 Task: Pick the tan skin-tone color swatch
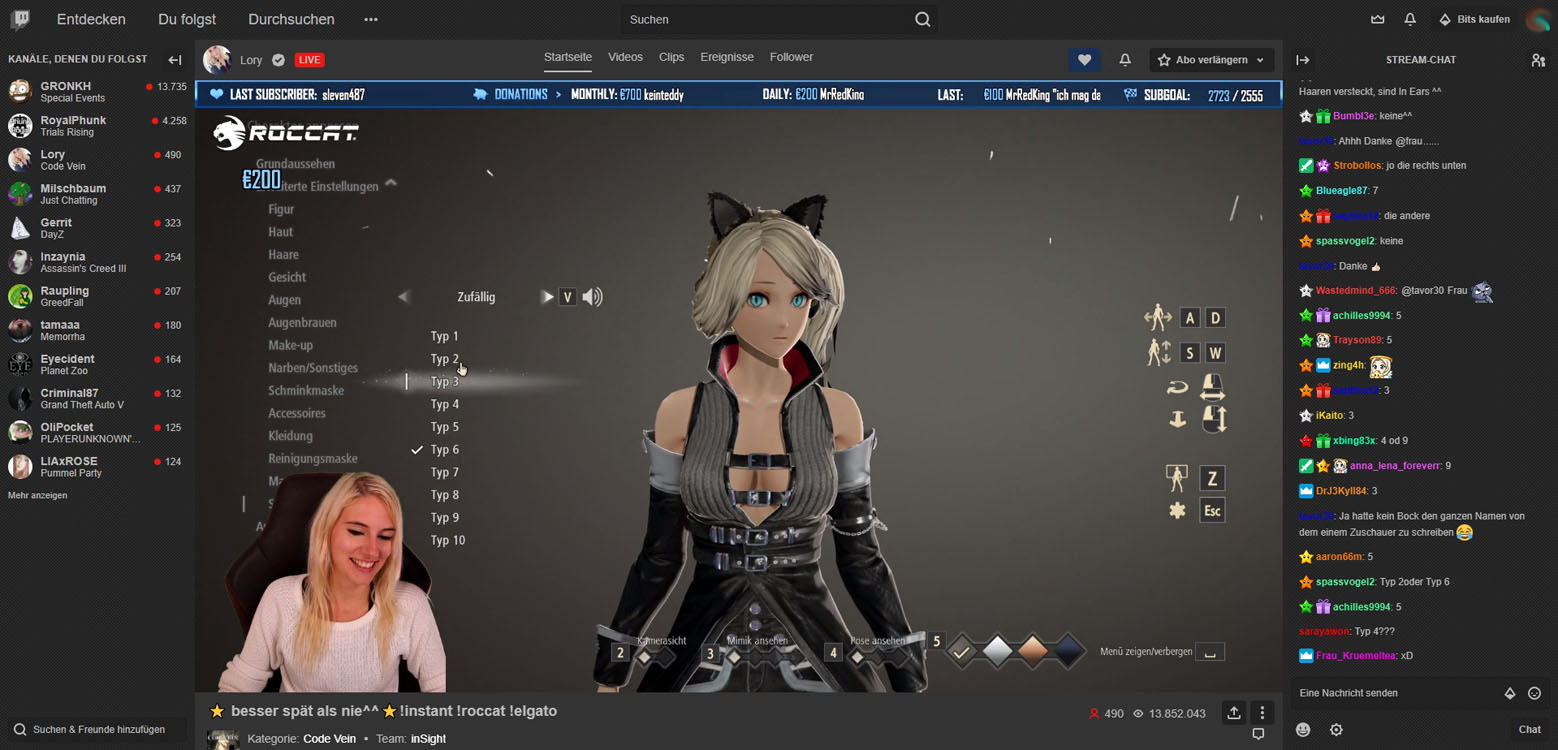point(1033,651)
